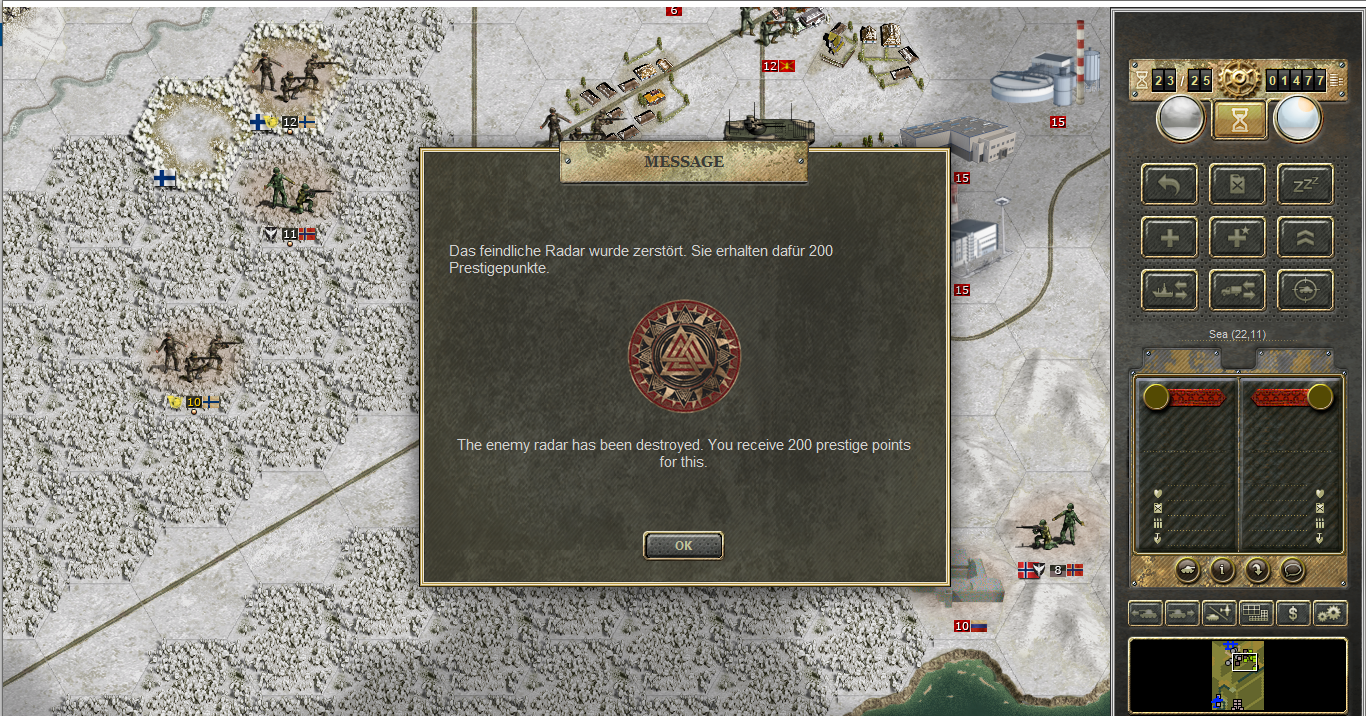Open the dollar sign purchase screen
Viewport: 1366px width, 716px height.
pyautogui.click(x=1292, y=613)
